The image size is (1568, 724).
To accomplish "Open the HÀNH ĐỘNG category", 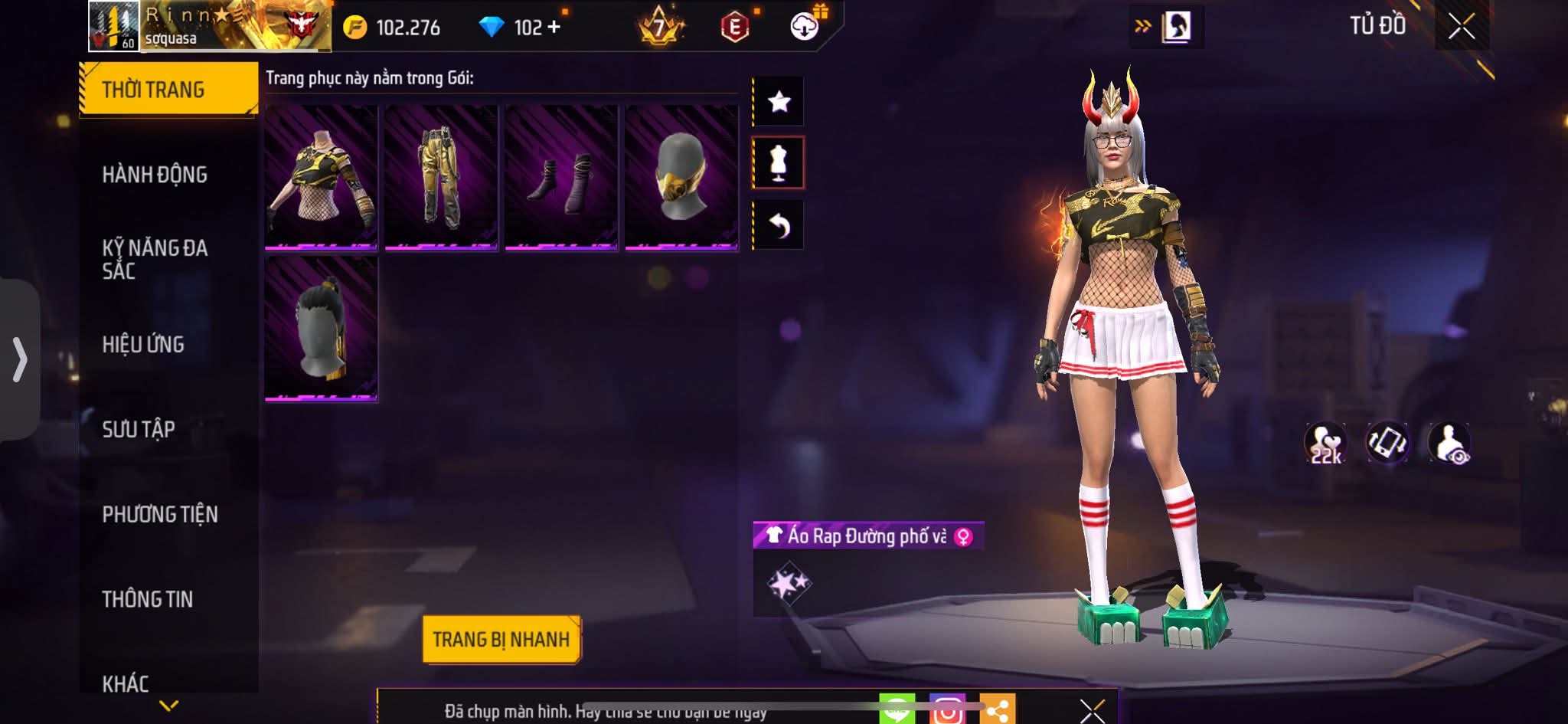I will click(155, 175).
